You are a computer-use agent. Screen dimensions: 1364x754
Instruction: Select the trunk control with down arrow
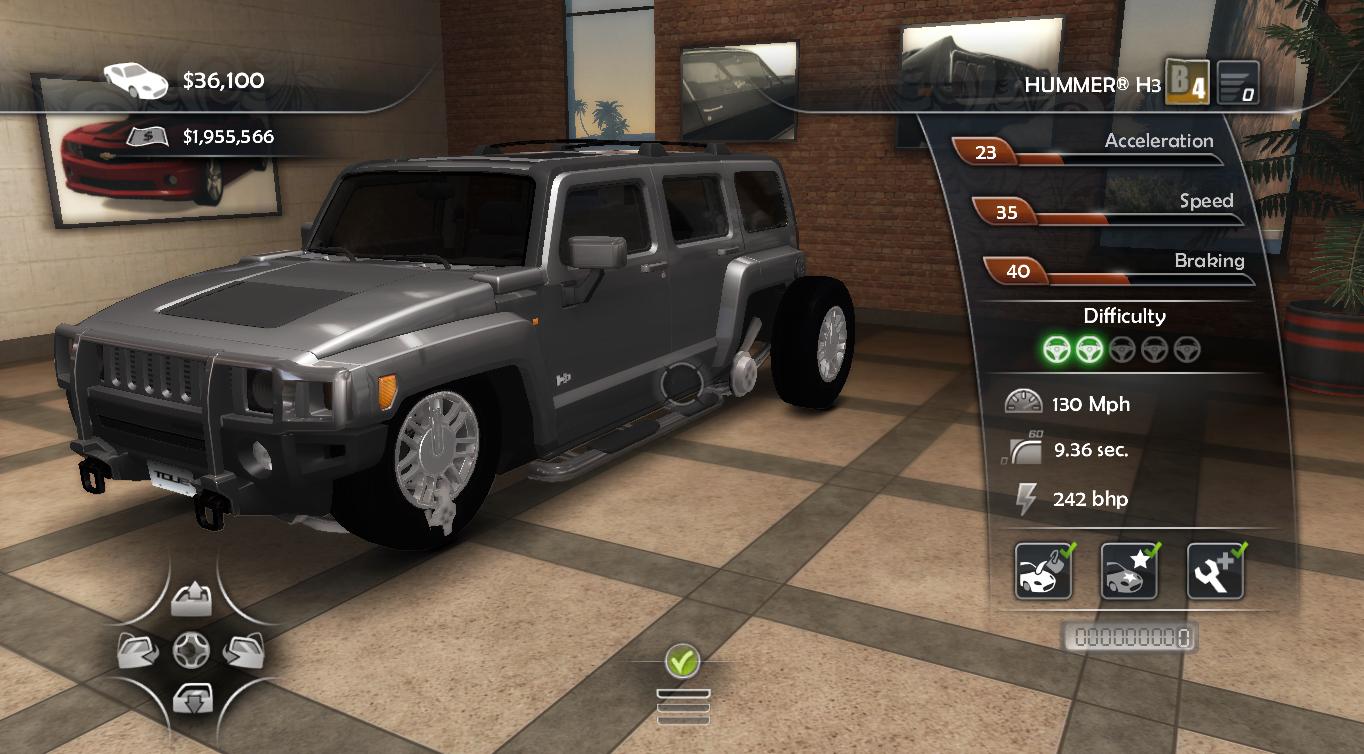pos(191,697)
